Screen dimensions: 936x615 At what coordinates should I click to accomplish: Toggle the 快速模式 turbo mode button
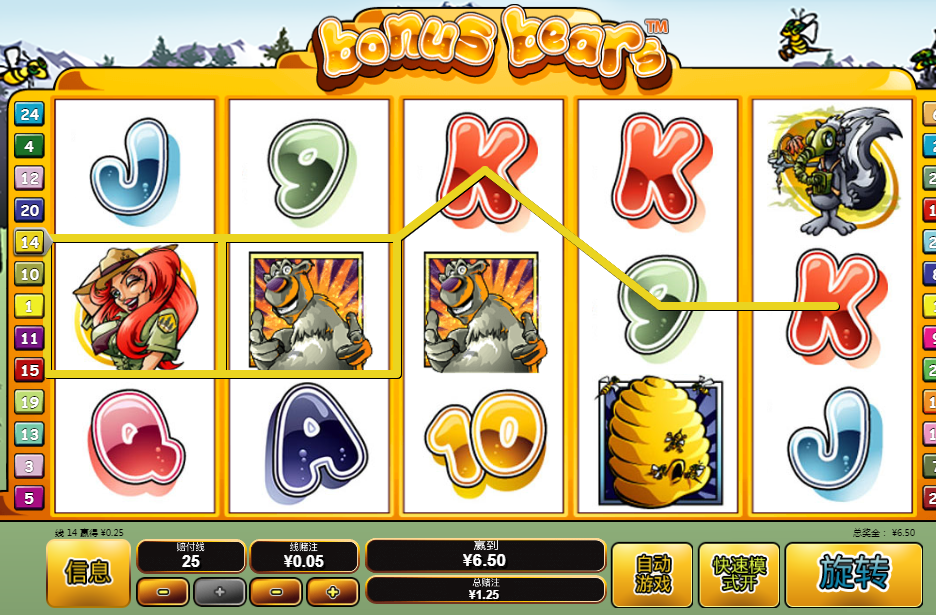(740, 574)
